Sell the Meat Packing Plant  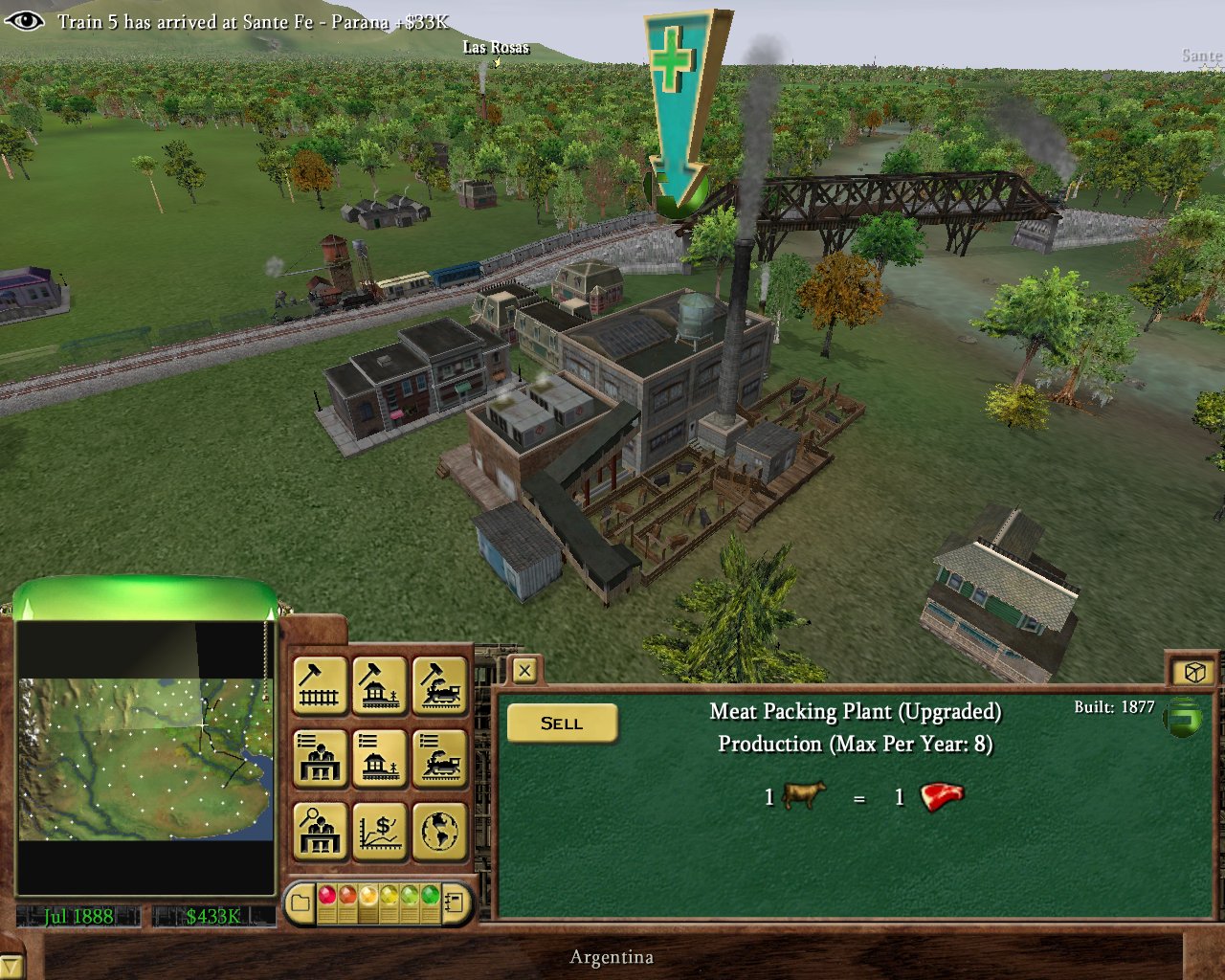click(562, 724)
